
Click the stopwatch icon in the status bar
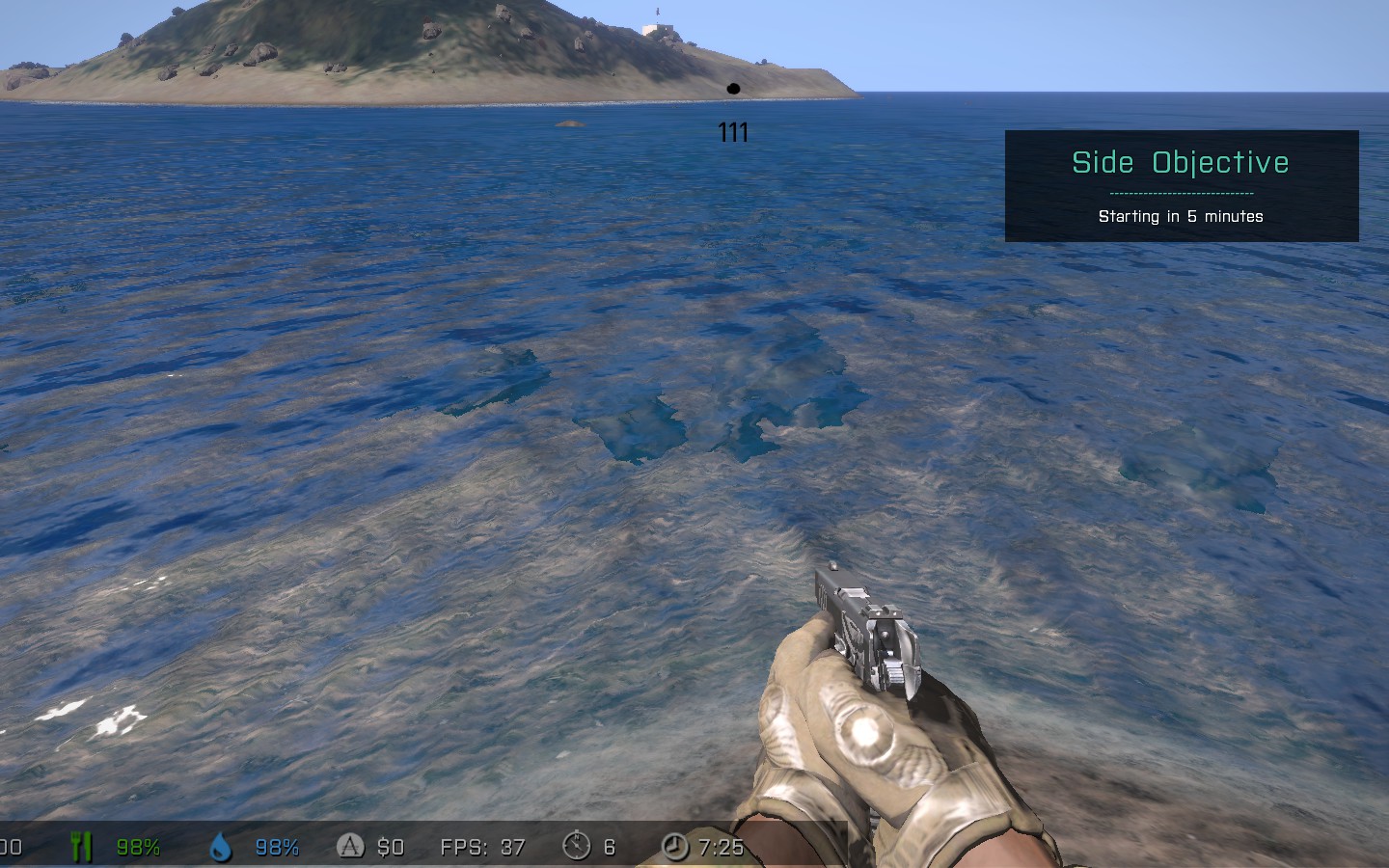coord(576,846)
